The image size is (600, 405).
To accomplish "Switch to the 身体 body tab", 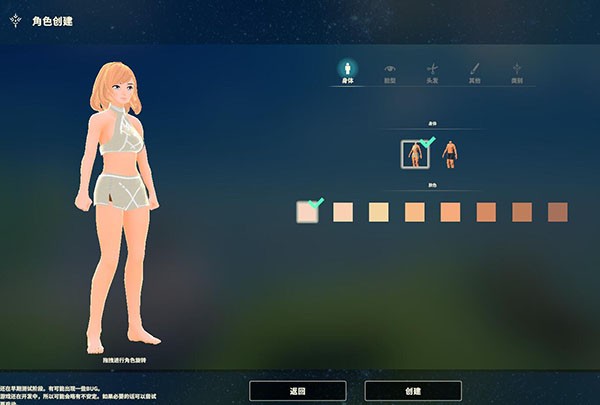I will tap(346, 72).
